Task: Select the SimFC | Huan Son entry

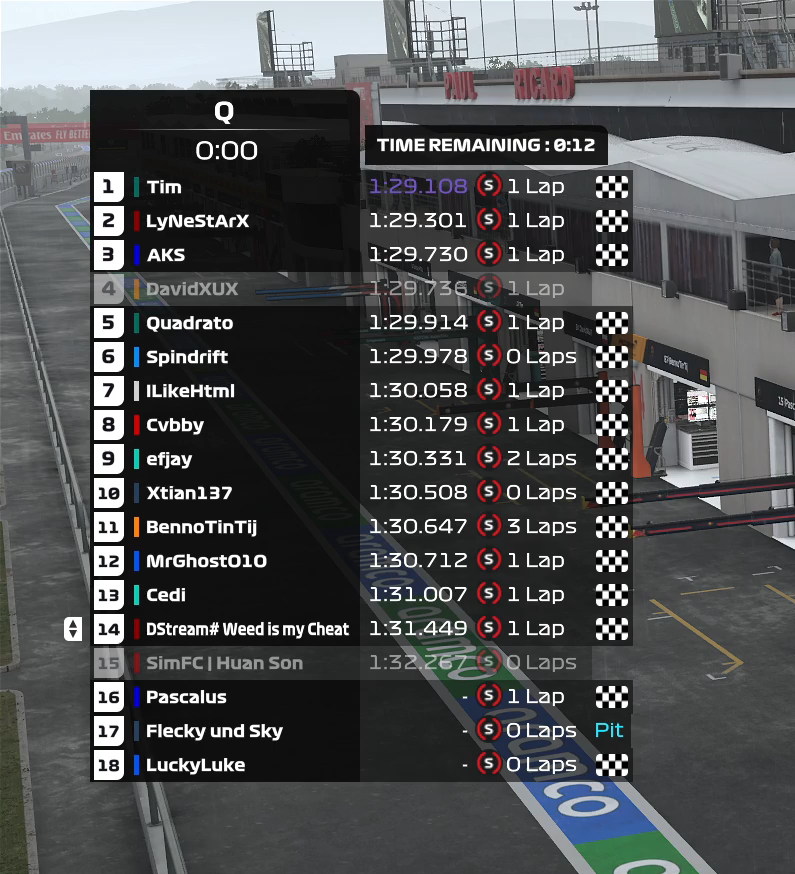Action: (x=224, y=663)
